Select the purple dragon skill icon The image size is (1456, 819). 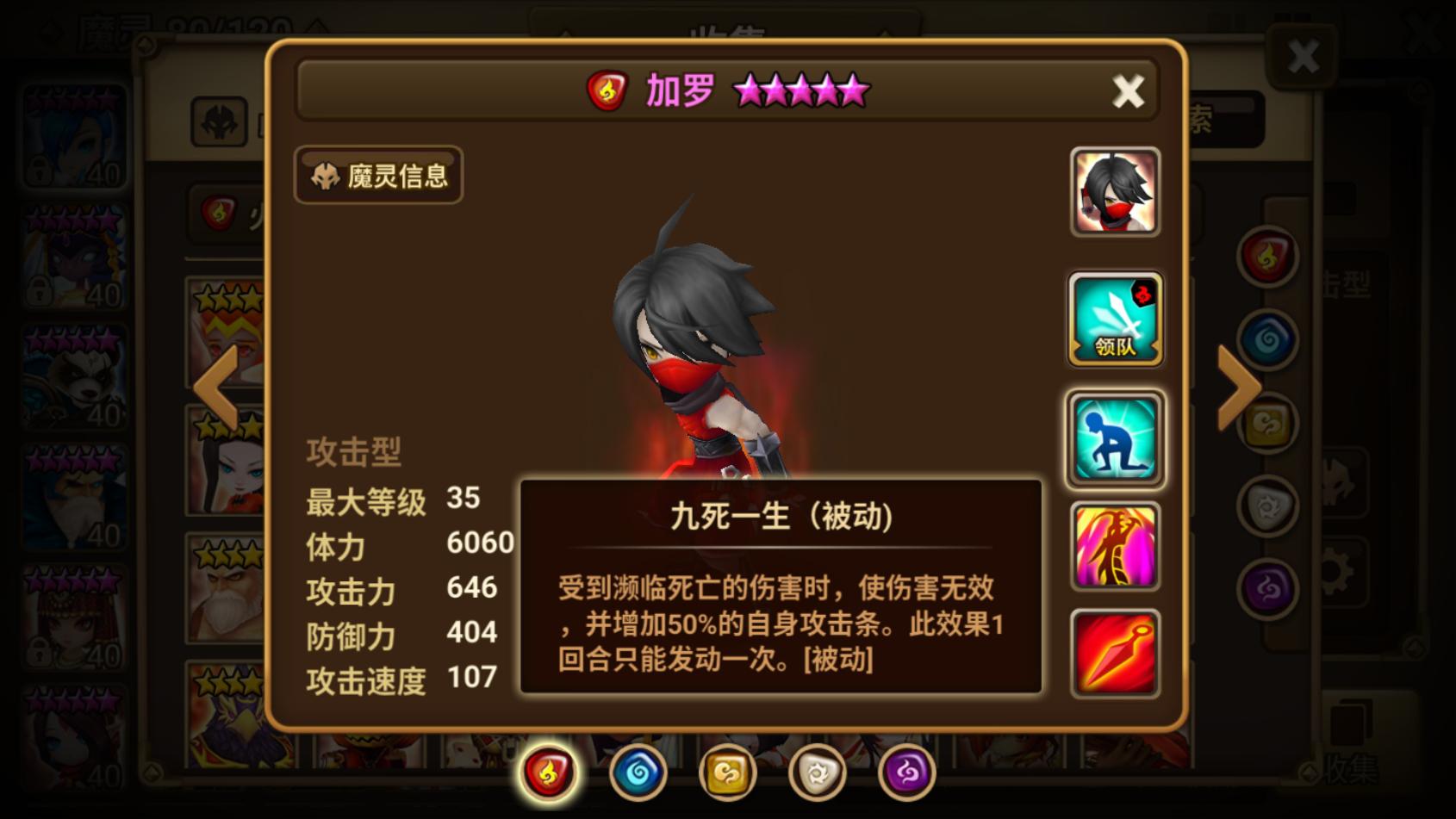click(x=1114, y=547)
